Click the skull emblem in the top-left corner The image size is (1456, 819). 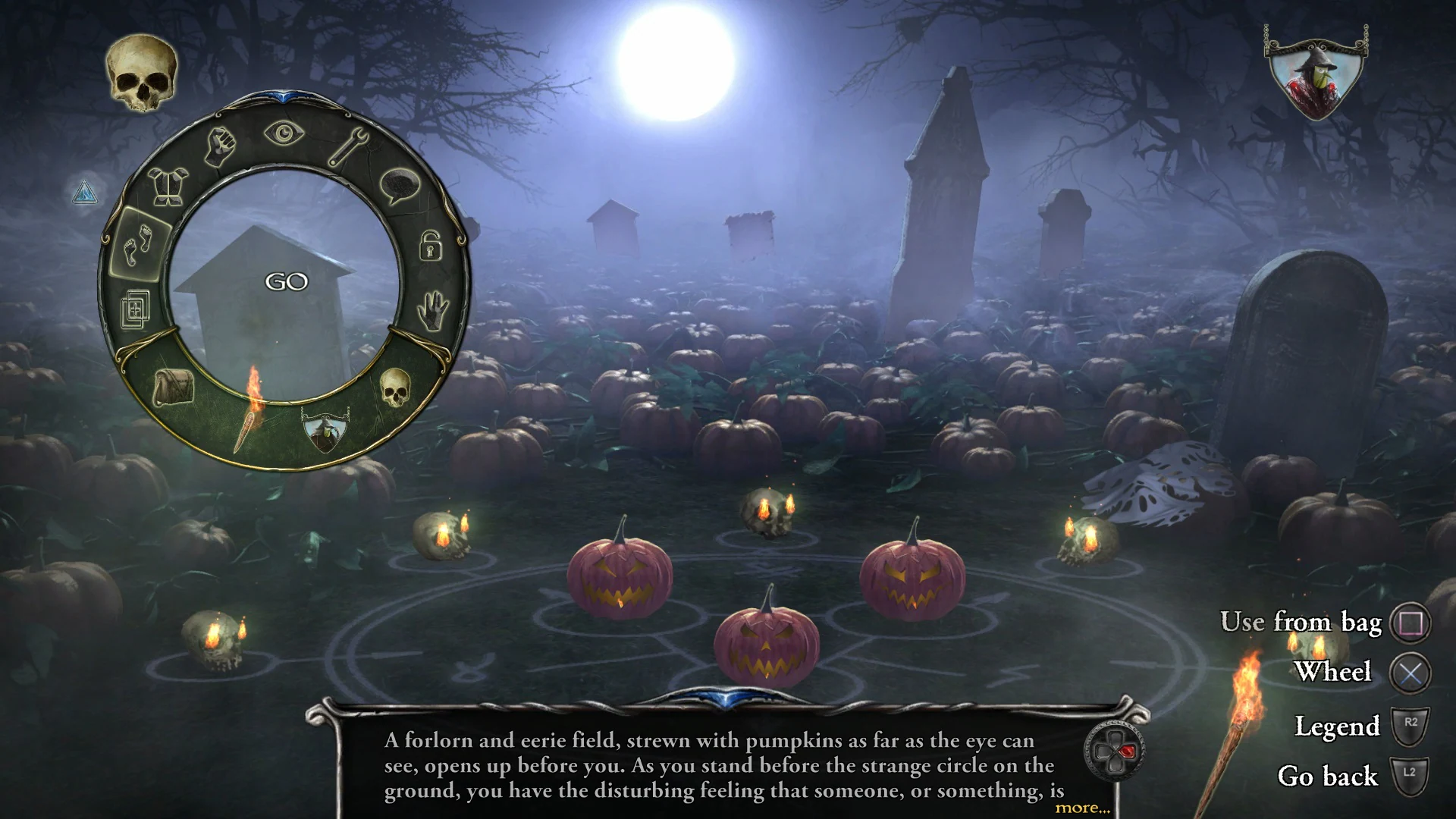[141, 73]
